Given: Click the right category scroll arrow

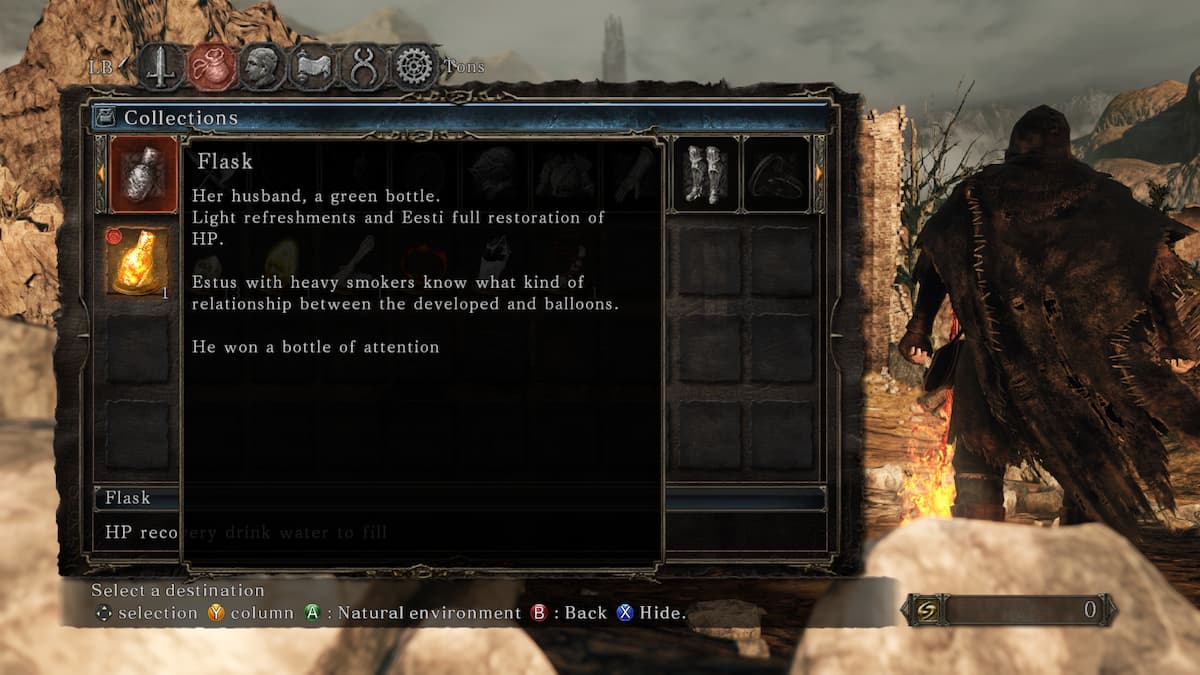Looking at the screenshot, I should pyautogui.click(x=820, y=174).
